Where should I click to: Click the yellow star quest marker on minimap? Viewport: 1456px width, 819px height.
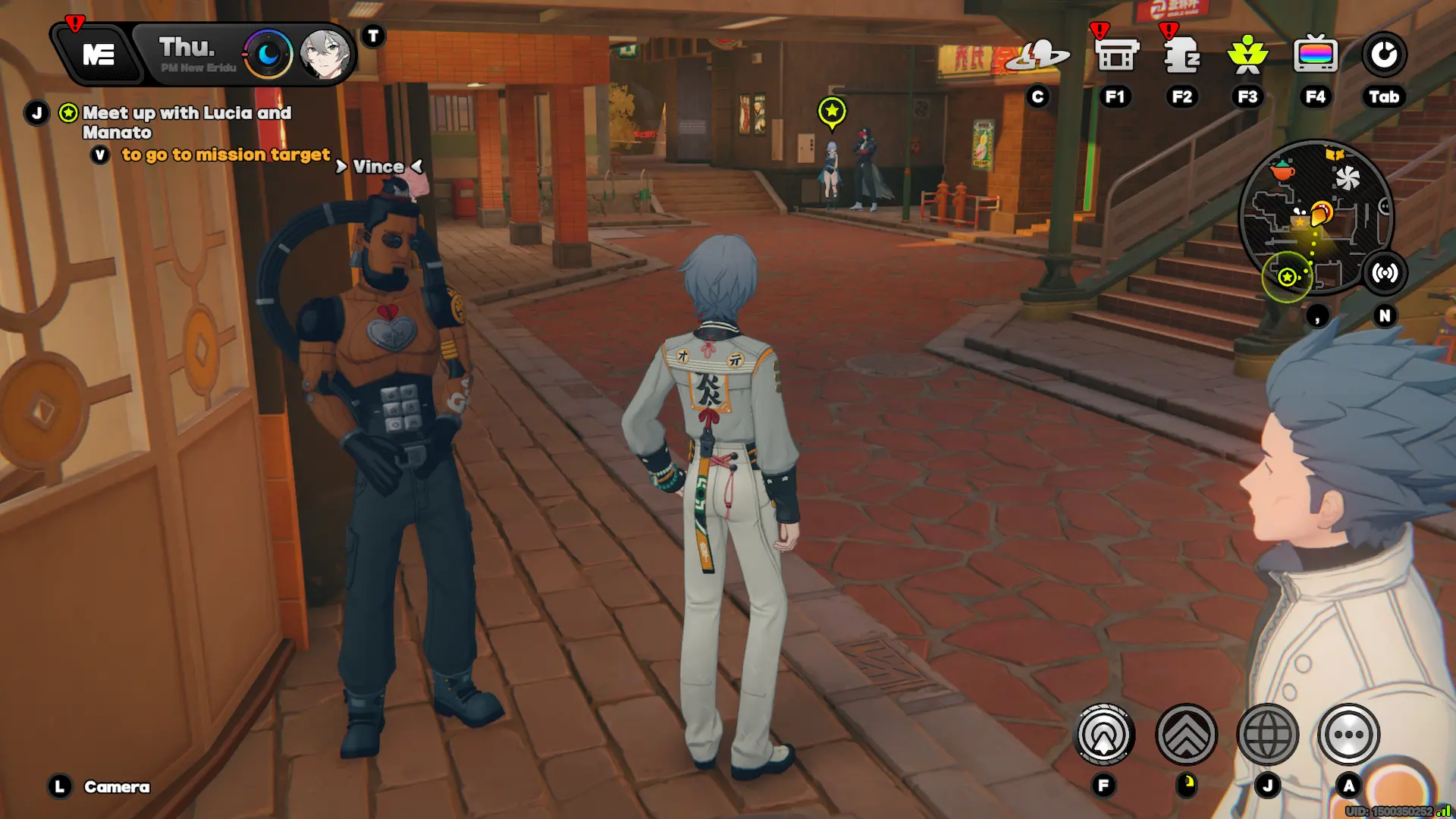pyautogui.click(x=1287, y=277)
